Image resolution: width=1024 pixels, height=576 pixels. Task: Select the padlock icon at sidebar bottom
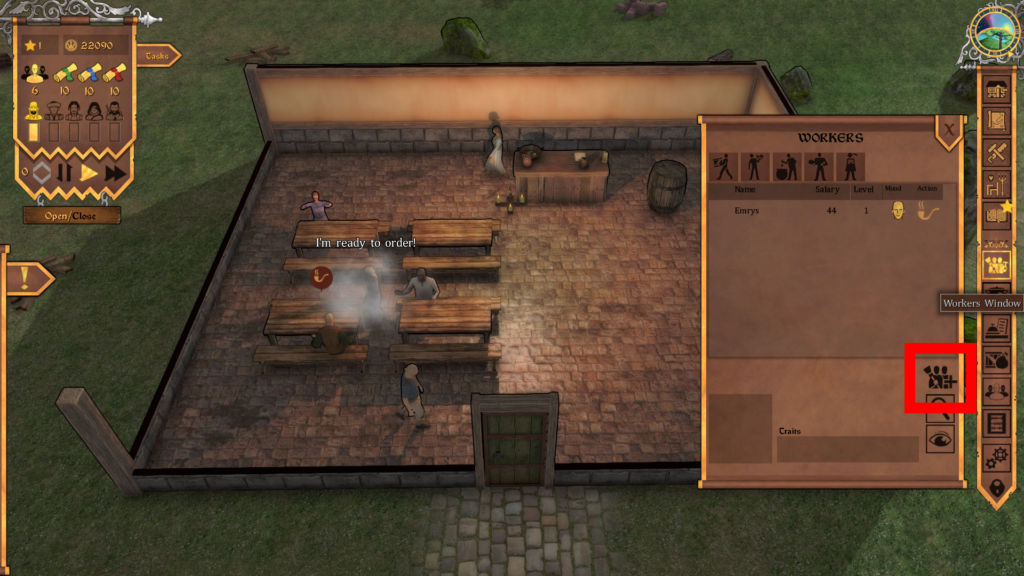tap(996, 488)
